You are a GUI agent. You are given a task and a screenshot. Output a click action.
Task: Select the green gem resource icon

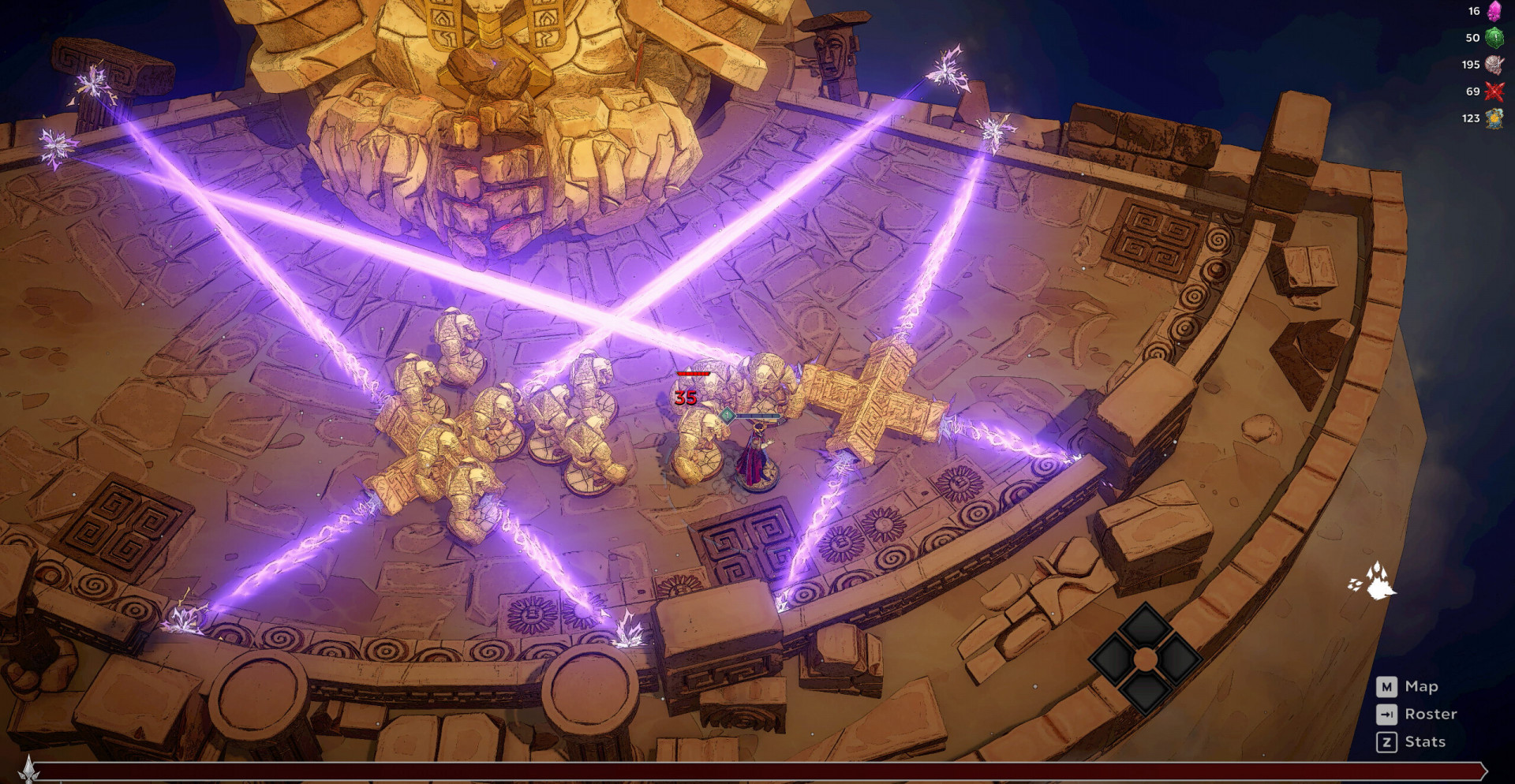(1494, 38)
